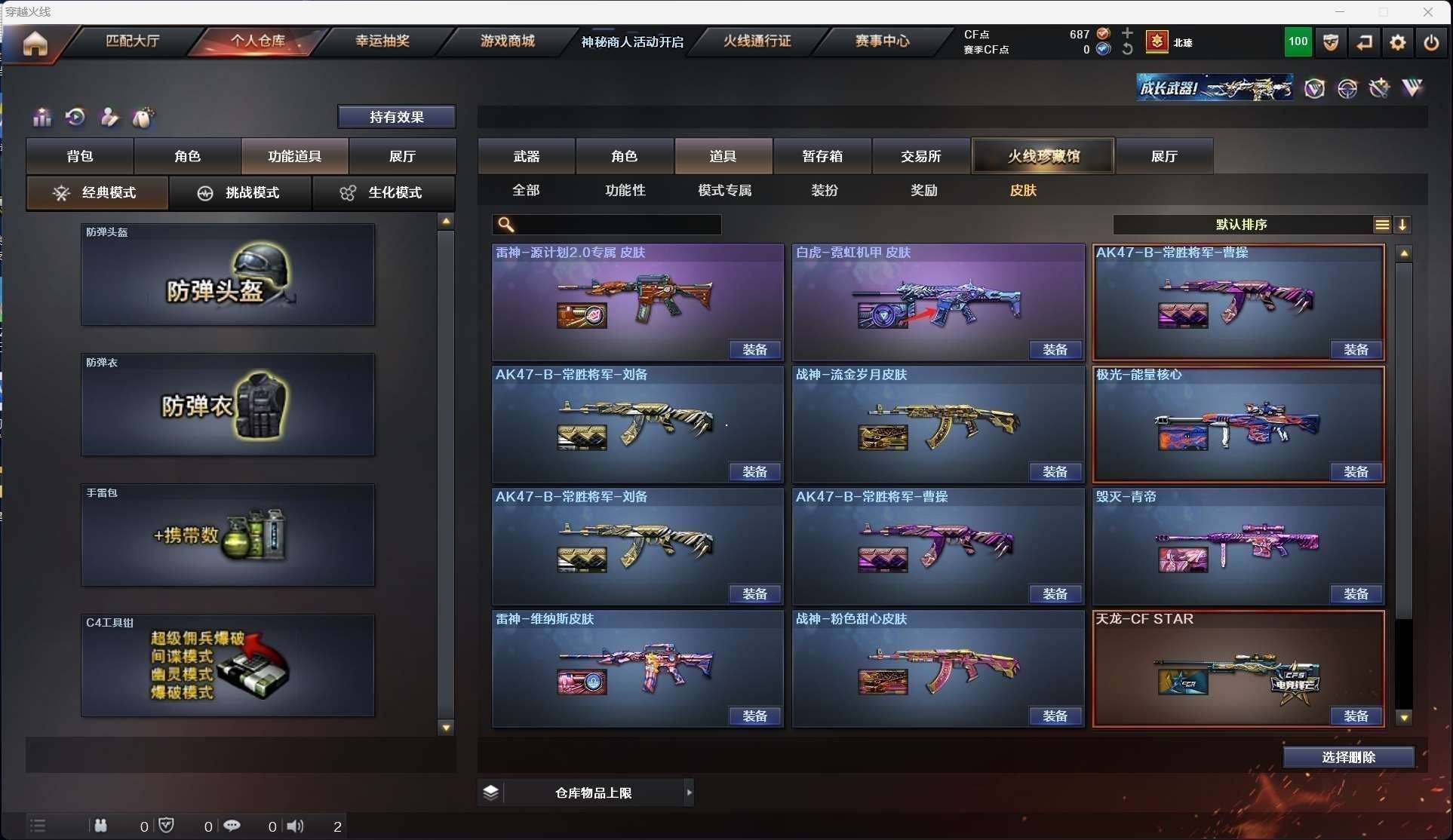
Task: Open the 匹配大厅 matchmaking lobby tab
Action: pyautogui.click(x=133, y=41)
